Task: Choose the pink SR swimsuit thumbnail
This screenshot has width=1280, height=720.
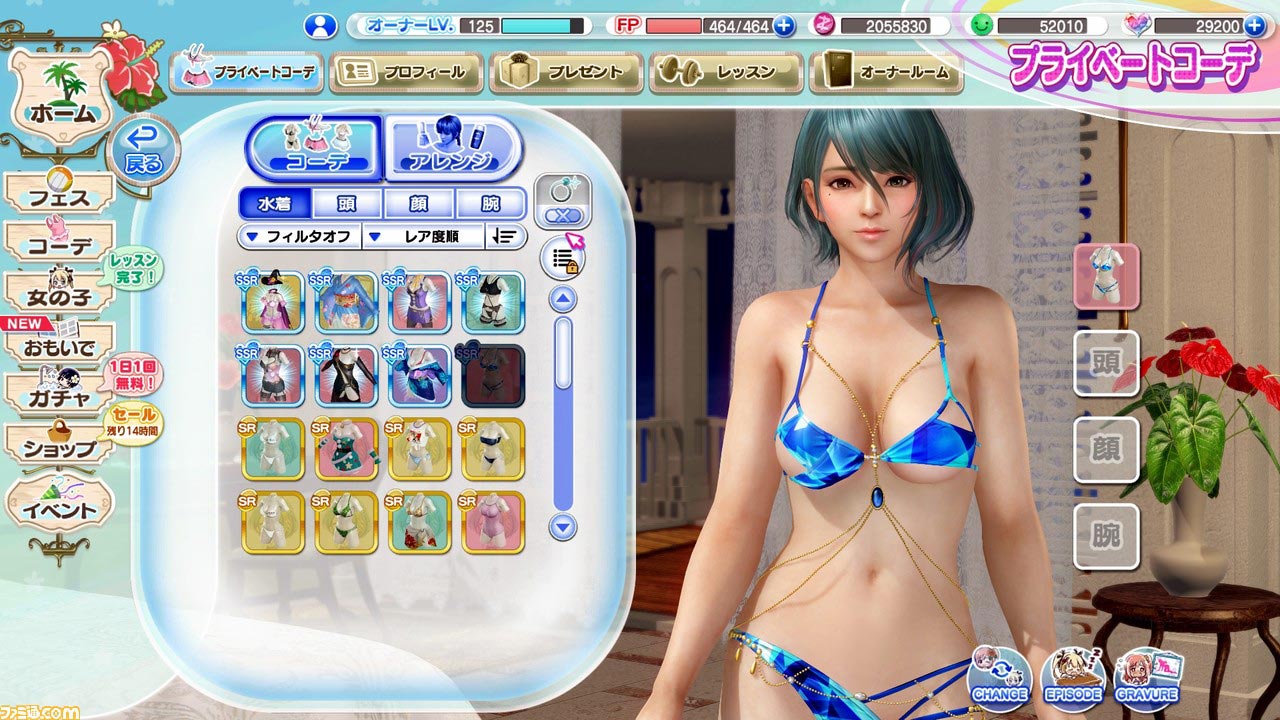Action: click(x=492, y=522)
